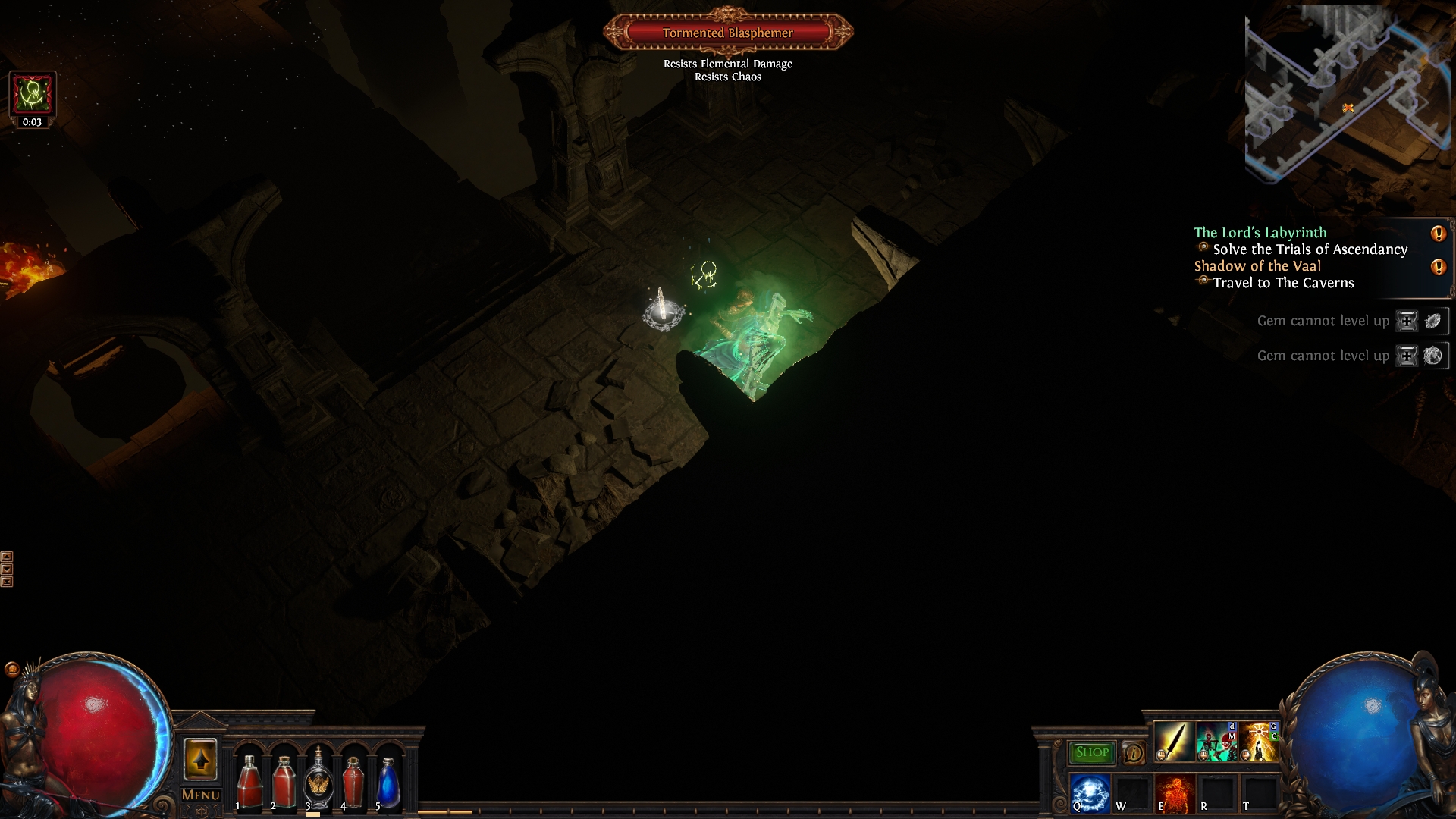Click the golden arrow level-up button

pos(200,759)
